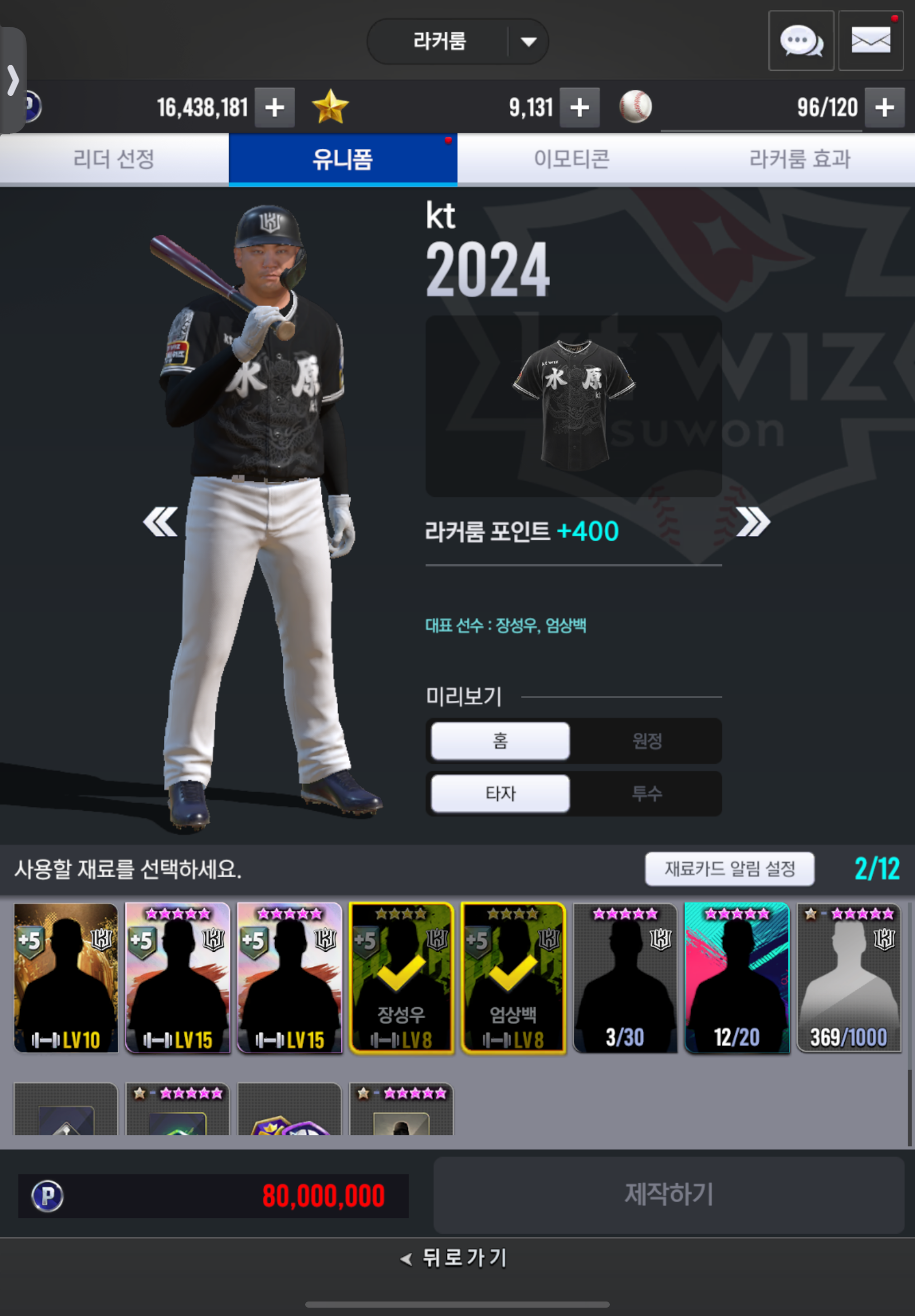
Task: Select the gold LV10 player card
Action: [x=66, y=978]
